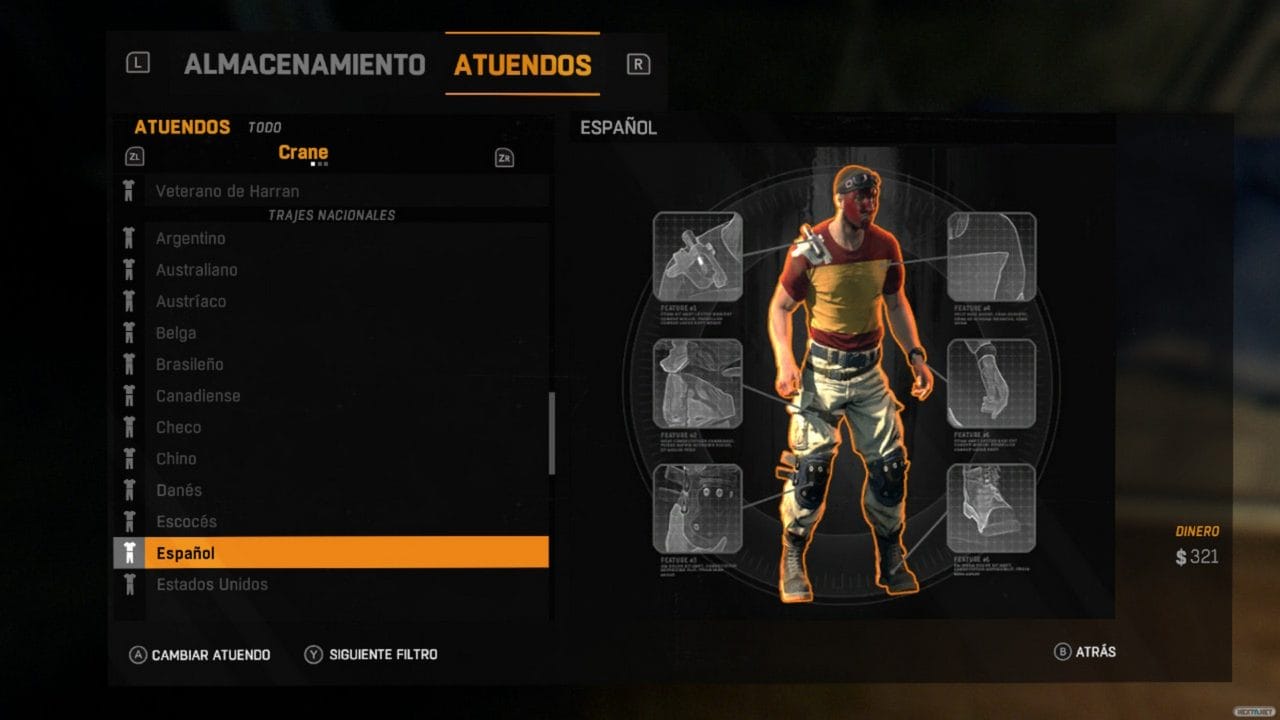Viewport: 1280px width, 720px height.
Task: Choose the Argentino outfit
Action: (x=190, y=238)
